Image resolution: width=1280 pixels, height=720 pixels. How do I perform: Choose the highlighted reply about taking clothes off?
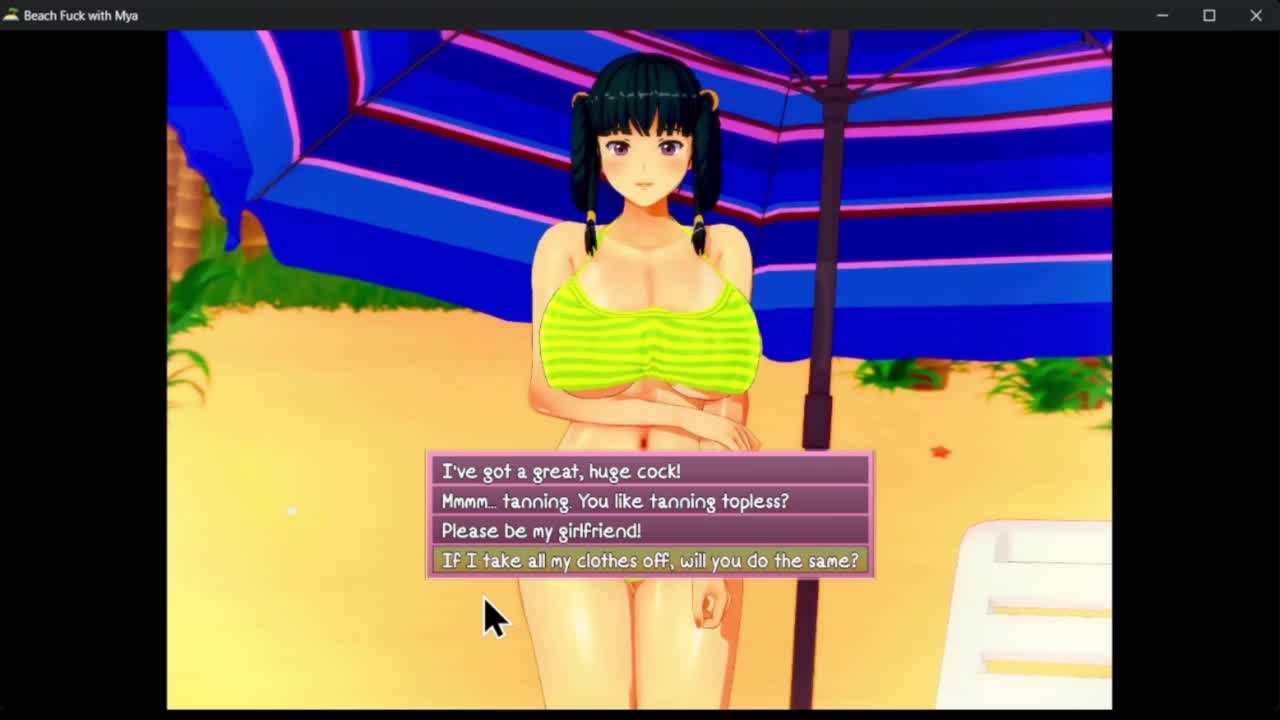(x=650, y=561)
